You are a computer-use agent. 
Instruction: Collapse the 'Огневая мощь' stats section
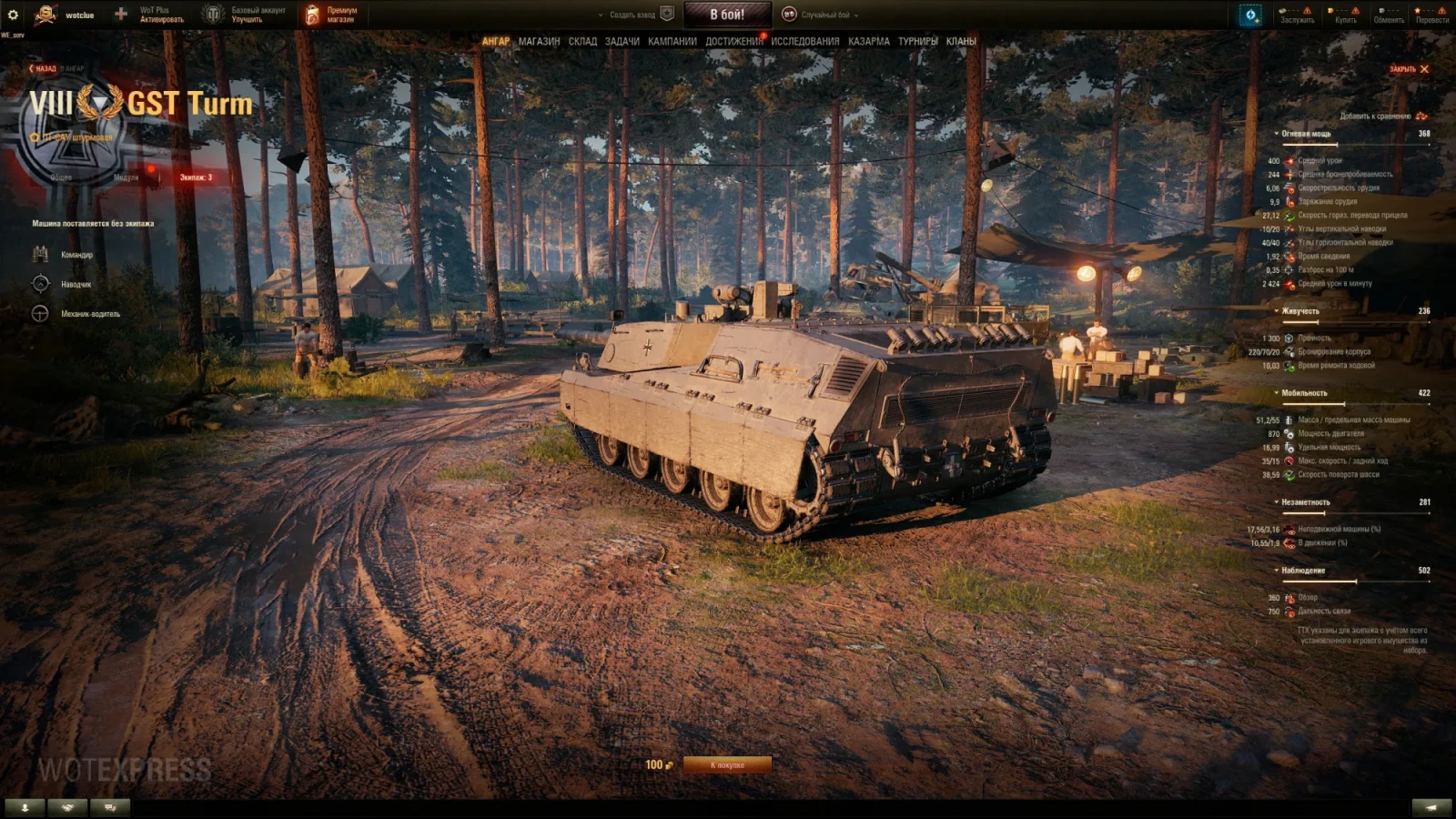click(1306, 134)
